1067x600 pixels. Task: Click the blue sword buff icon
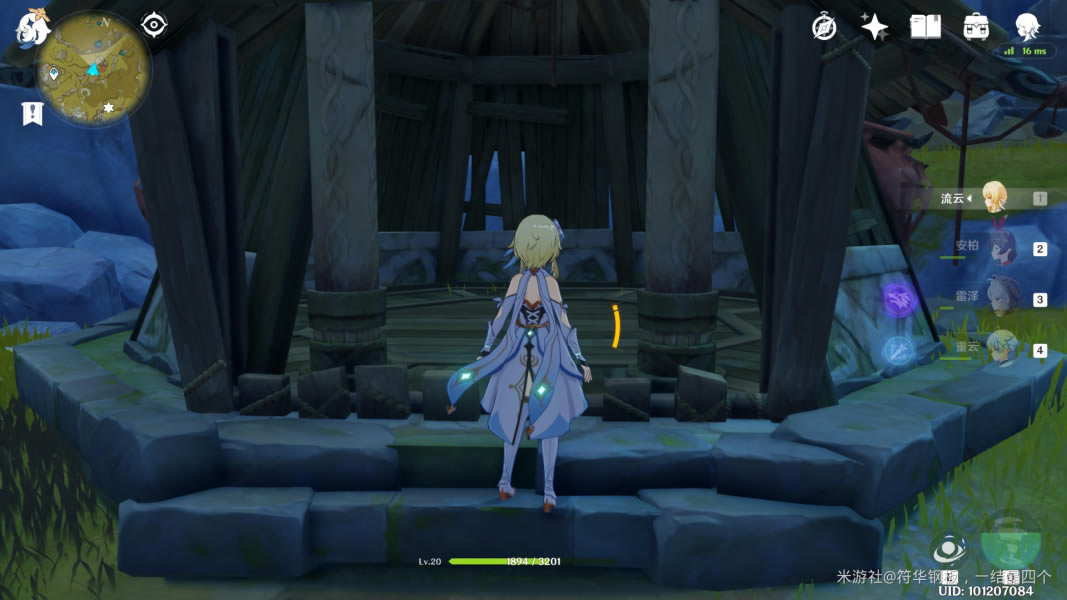coord(897,350)
